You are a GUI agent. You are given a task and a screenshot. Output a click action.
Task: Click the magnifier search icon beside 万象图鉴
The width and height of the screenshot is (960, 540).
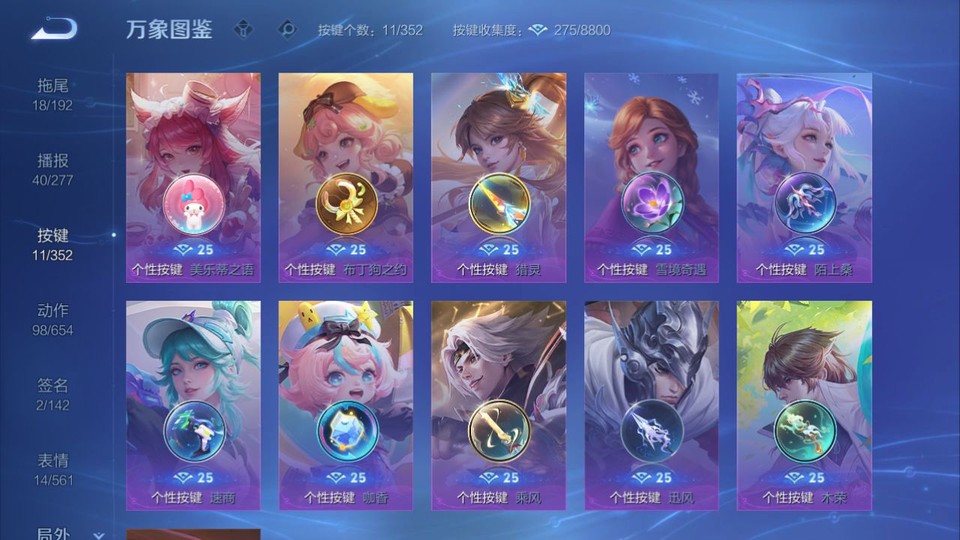288,30
